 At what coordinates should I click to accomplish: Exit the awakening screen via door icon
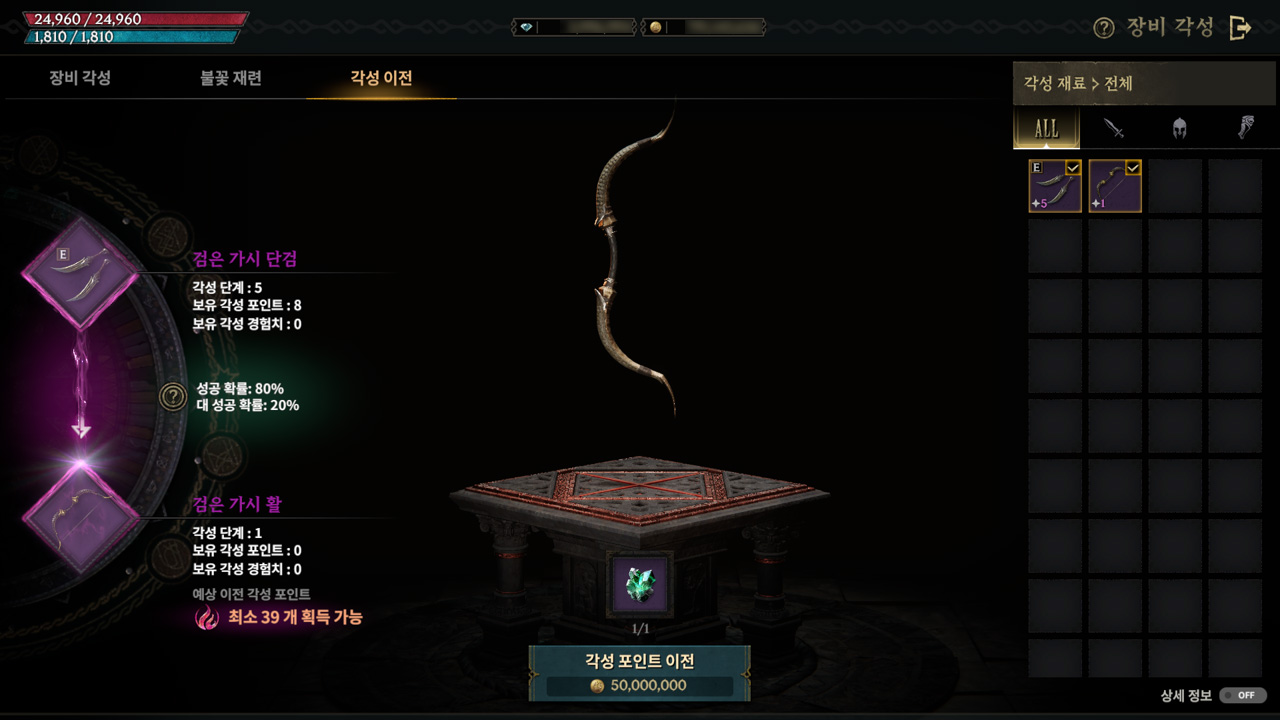click(1240, 28)
